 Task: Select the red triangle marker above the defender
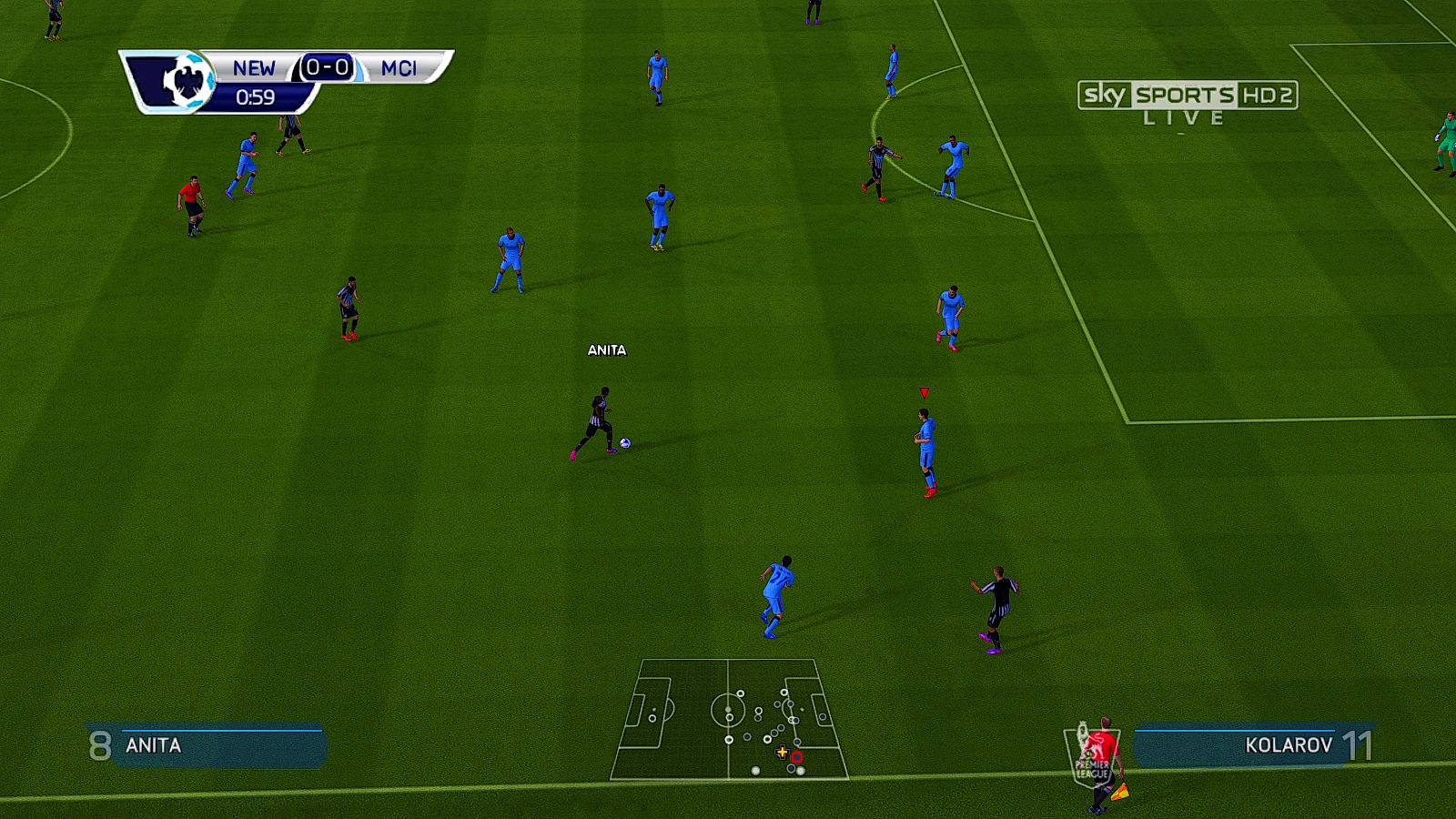[924, 393]
